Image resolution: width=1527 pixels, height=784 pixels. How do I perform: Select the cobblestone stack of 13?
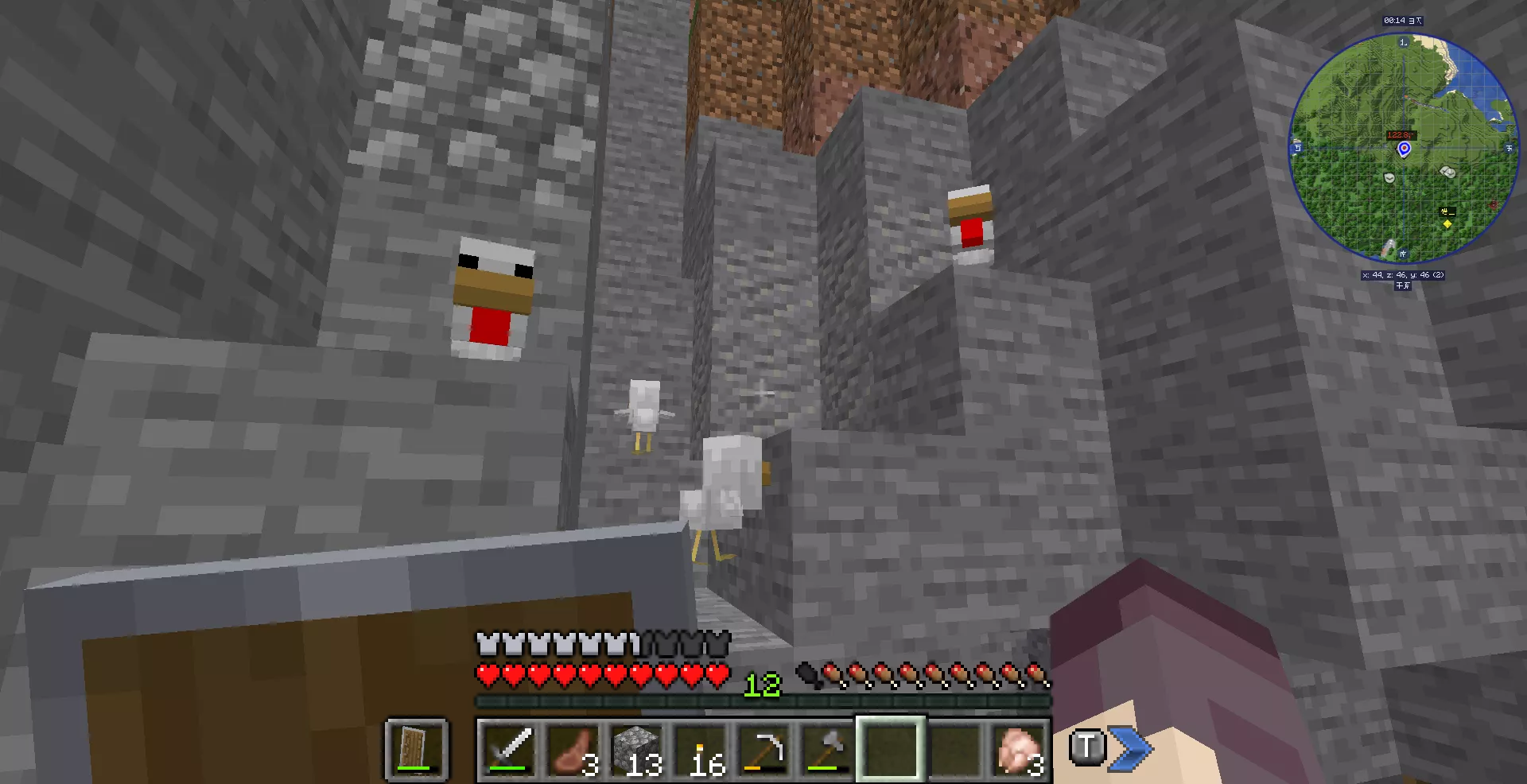point(636,749)
